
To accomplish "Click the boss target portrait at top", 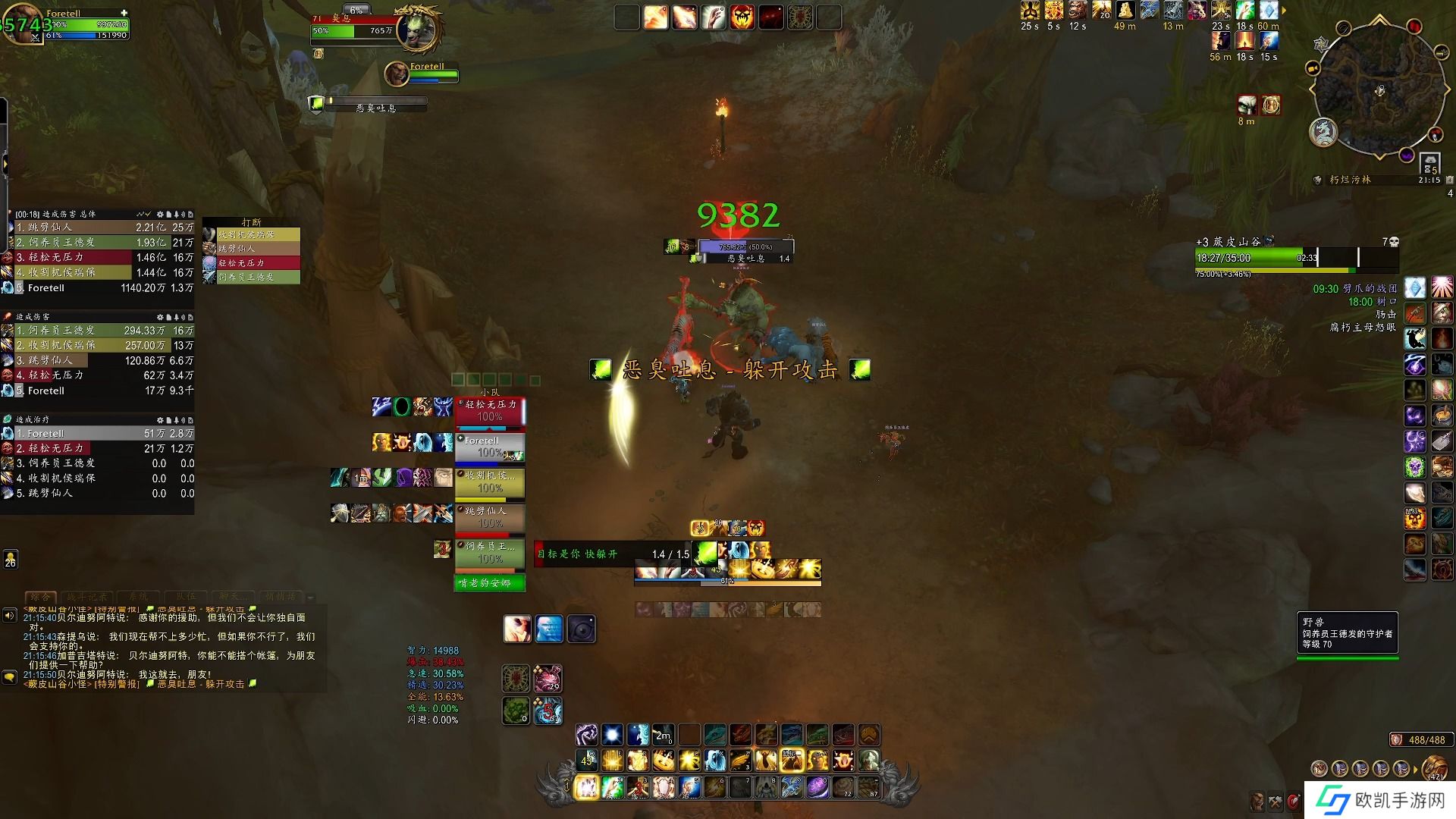I will point(418,28).
